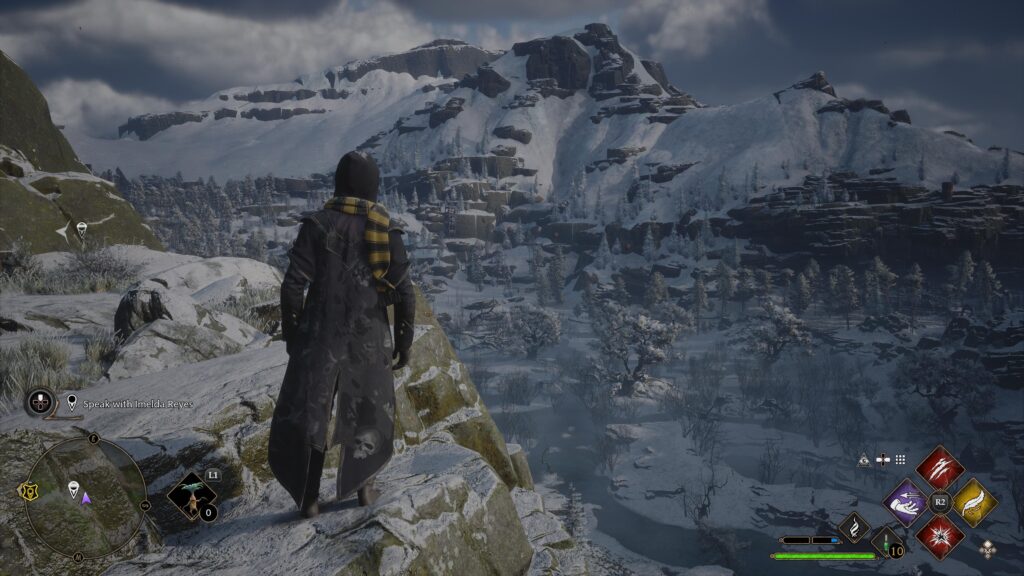Screen dimensions: 1024x576
Task: Cast the red Diffindo slash spell
Action: (939, 468)
